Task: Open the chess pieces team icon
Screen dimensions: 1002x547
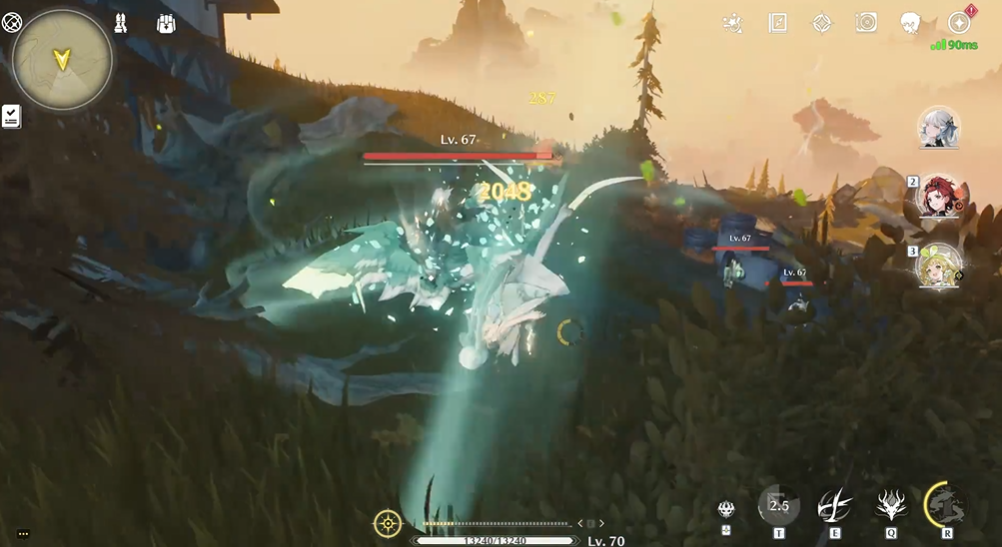Action: [x=121, y=23]
